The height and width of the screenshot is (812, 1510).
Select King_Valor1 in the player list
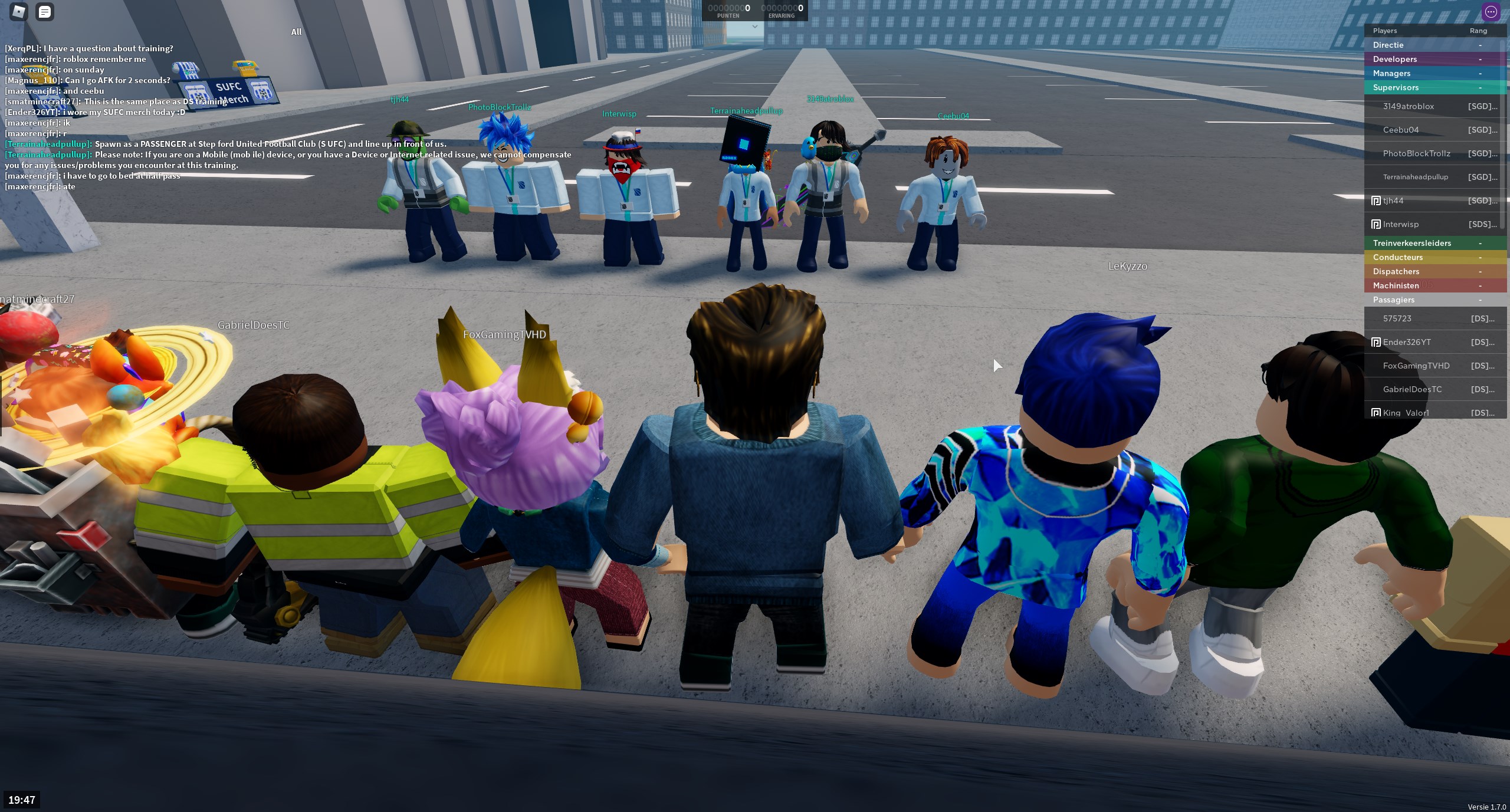(1406, 412)
